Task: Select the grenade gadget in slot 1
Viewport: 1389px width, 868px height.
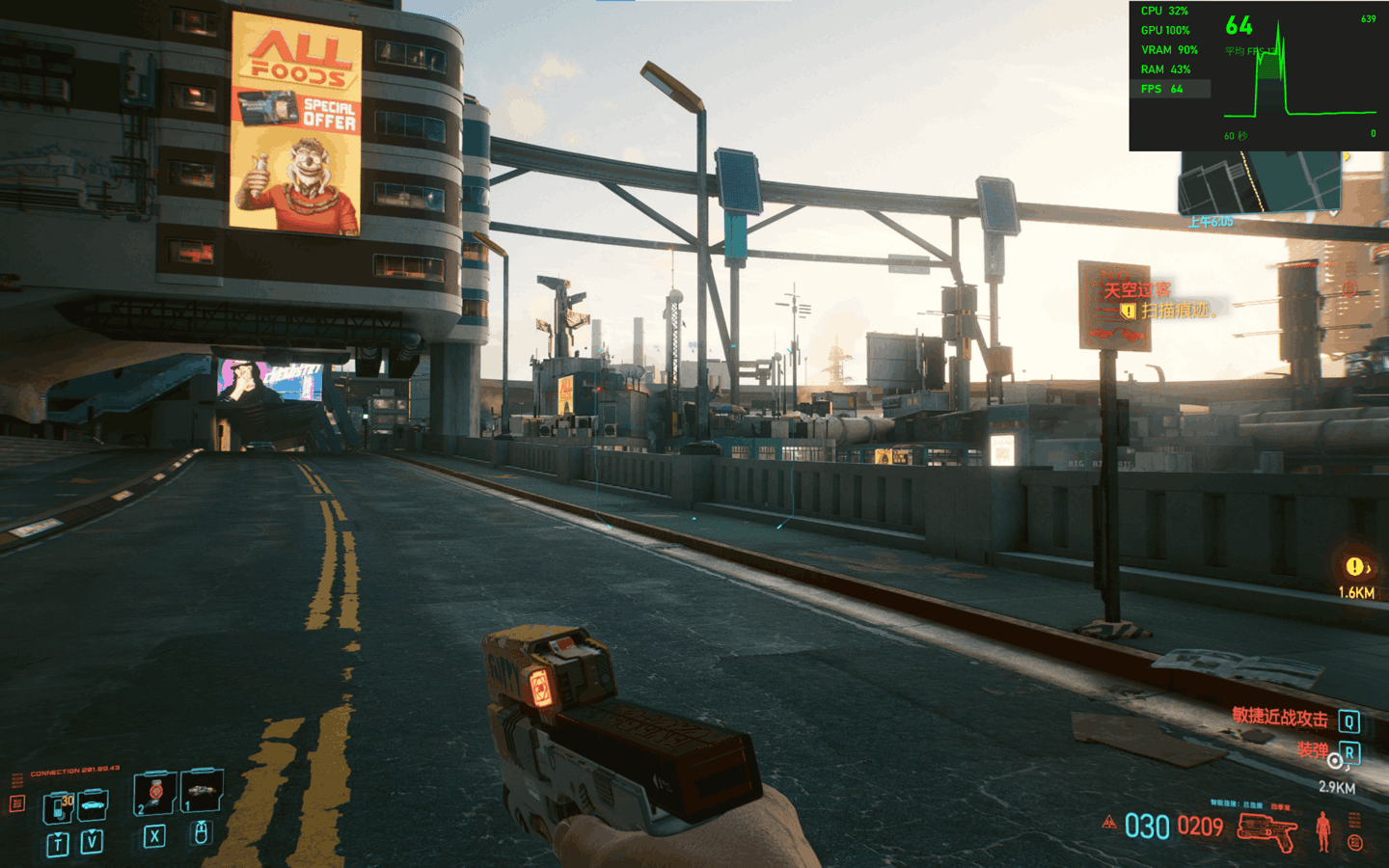Action: click(x=202, y=791)
